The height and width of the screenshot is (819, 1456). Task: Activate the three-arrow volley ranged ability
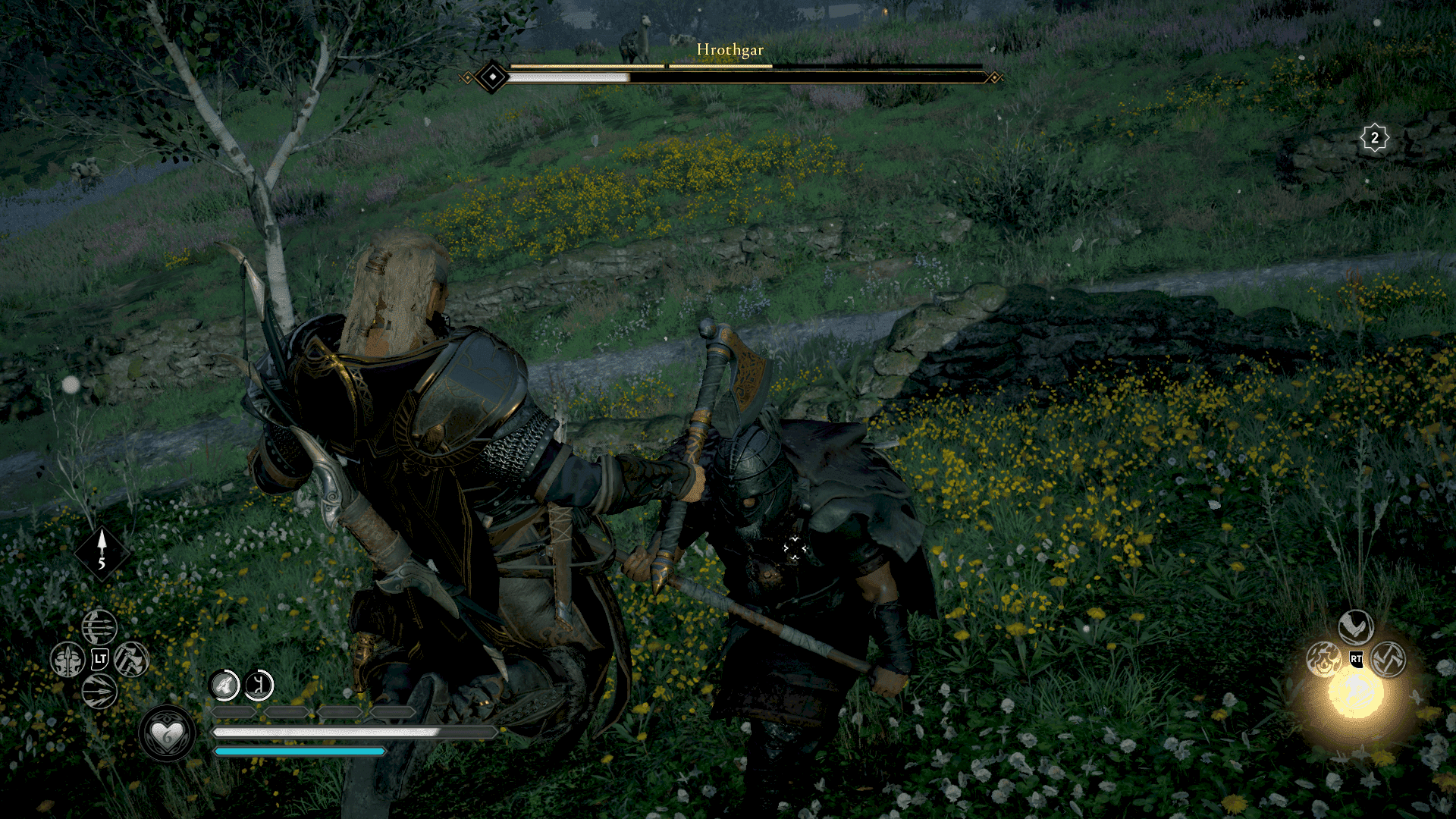[99, 627]
